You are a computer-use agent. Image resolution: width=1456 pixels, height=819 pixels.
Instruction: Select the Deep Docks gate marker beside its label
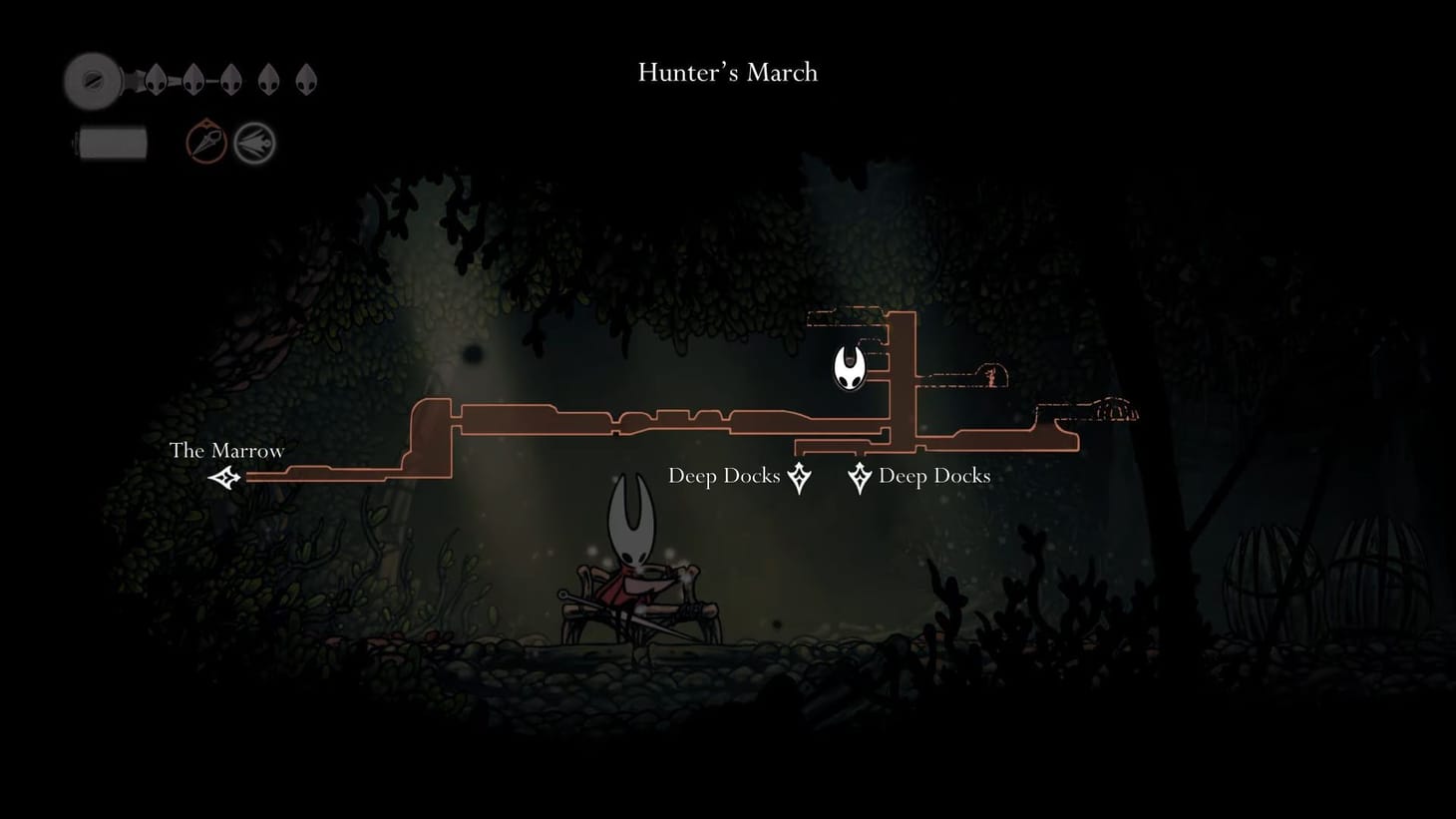pos(860,478)
